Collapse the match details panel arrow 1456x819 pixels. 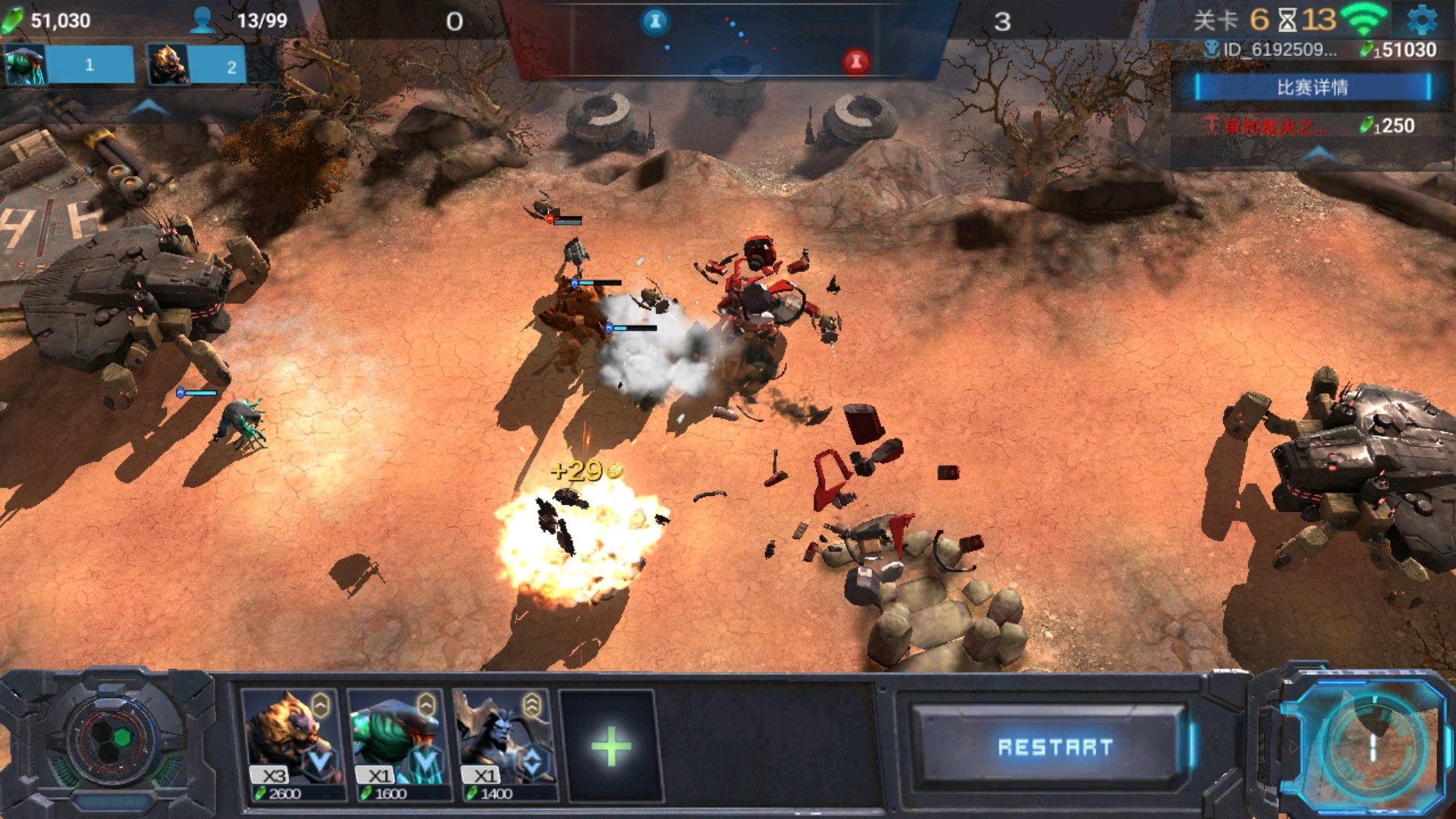click(1319, 154)
